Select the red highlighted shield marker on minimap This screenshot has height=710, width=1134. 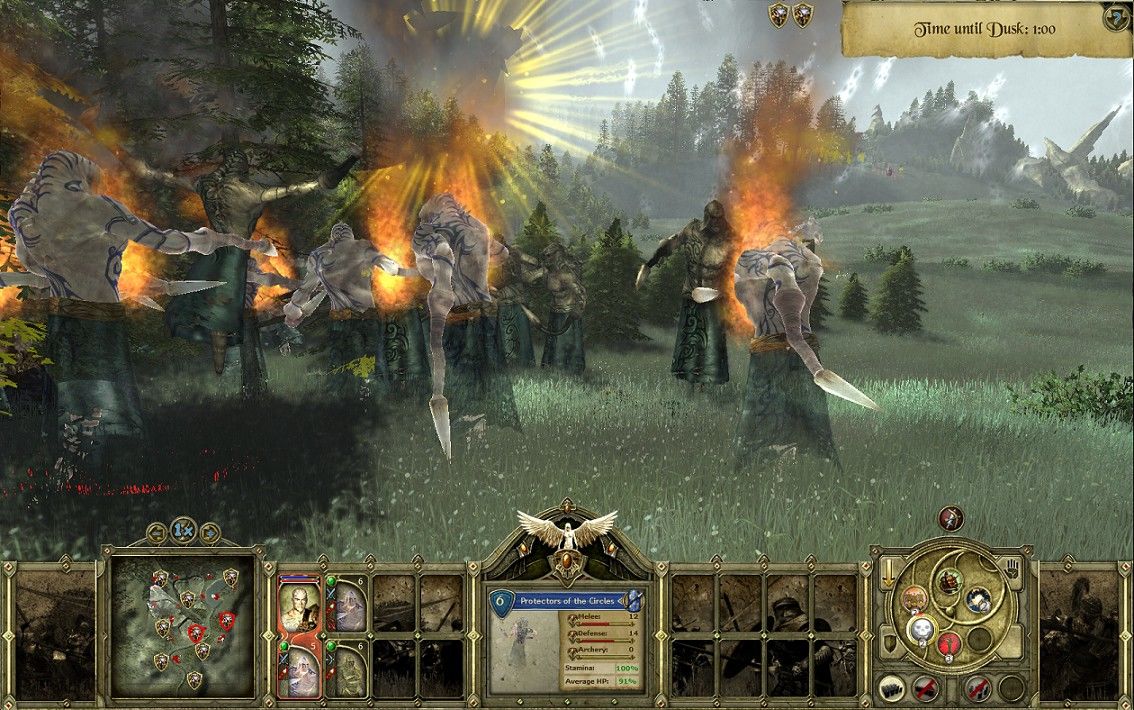click(198, 632)
